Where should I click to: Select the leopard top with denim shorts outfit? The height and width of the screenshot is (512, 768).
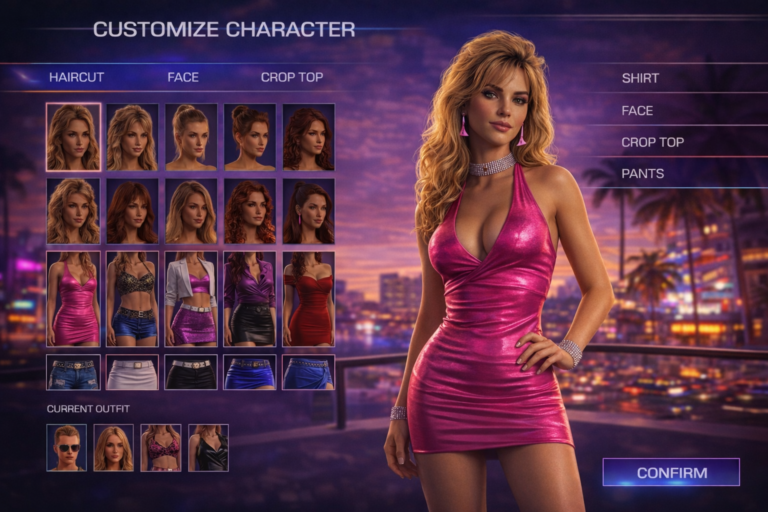(132, 299)
